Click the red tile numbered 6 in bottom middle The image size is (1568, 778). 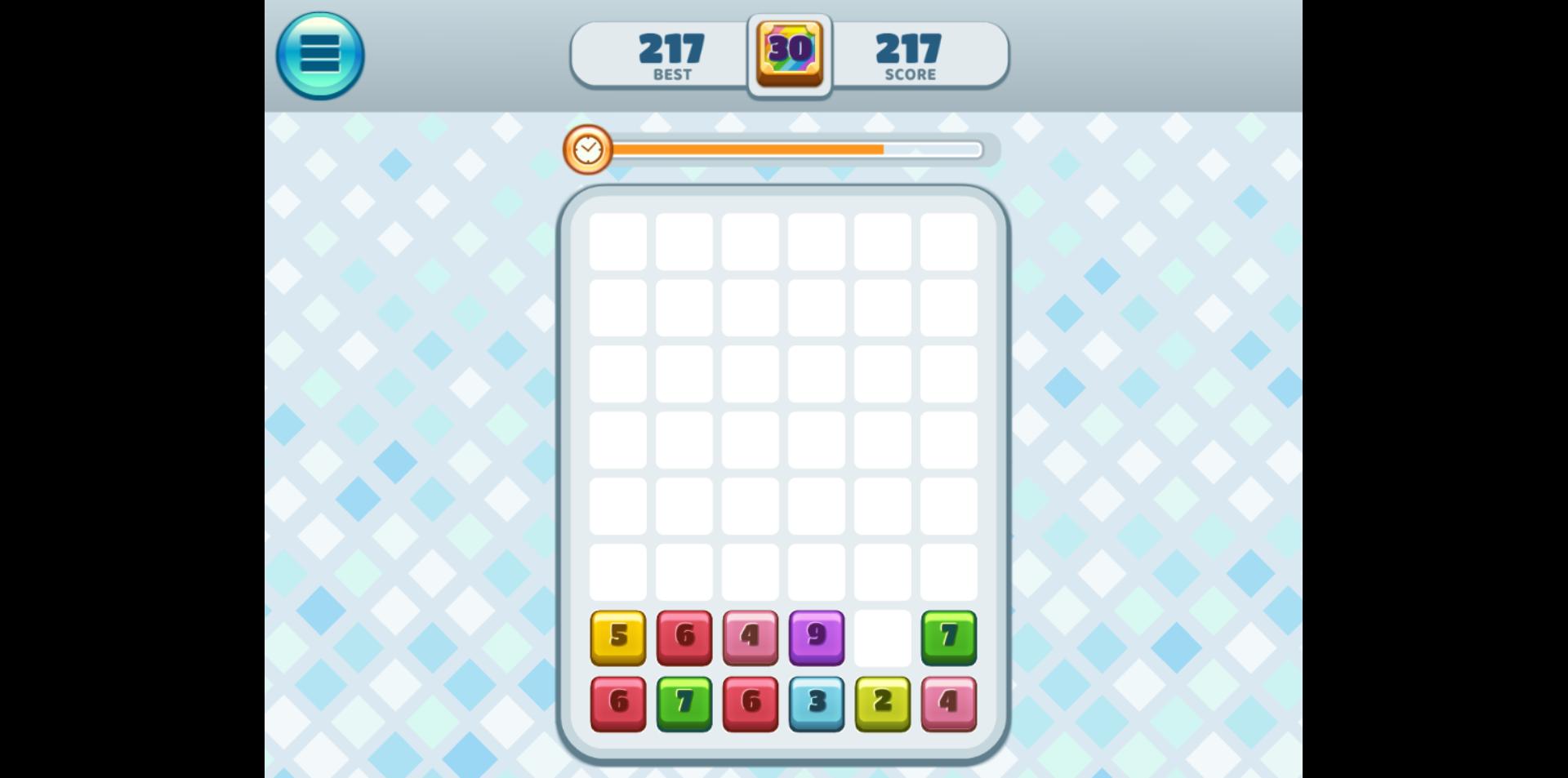pos(750,703)
